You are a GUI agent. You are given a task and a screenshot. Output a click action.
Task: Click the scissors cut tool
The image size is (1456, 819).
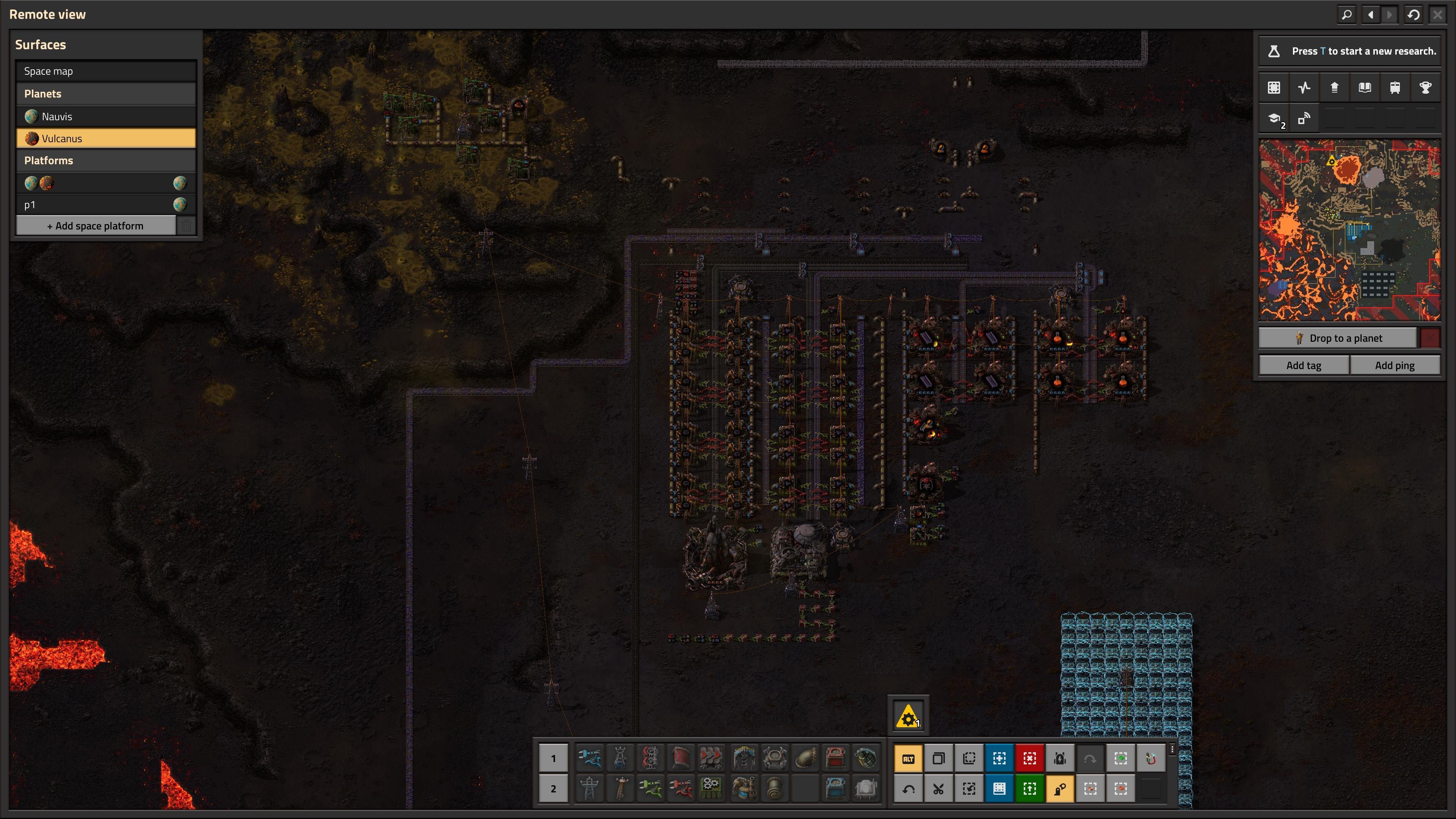pyautogui.click(x=938, y=788)
